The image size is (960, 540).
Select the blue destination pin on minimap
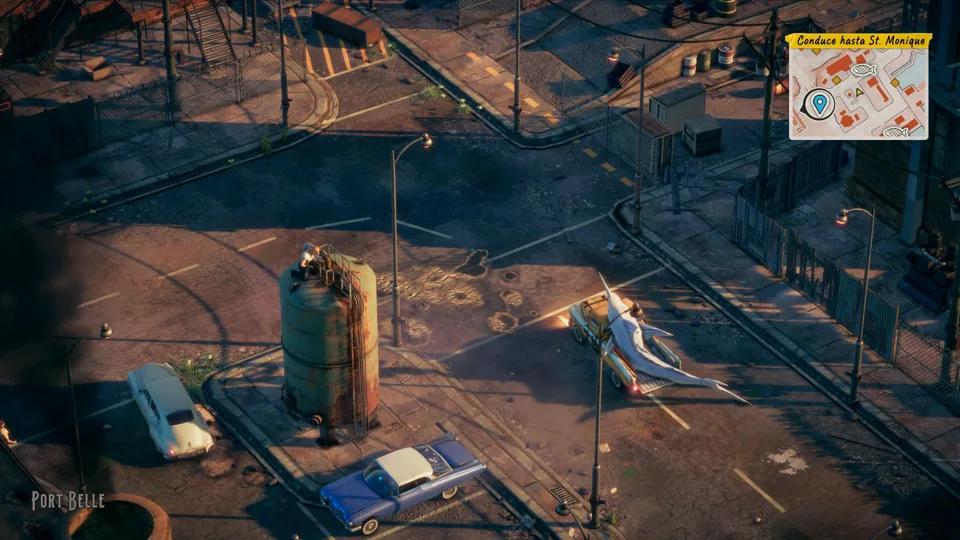(x=819, y=102)
